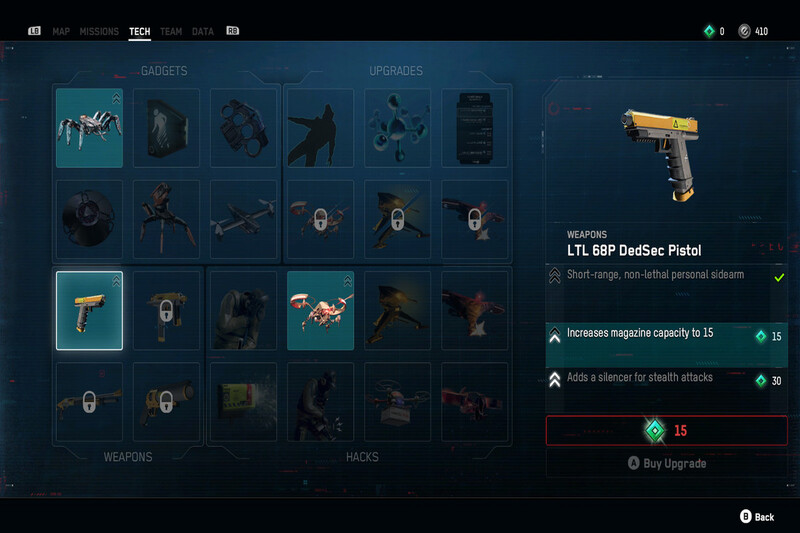Viewport: 800px width, 533px height.
Task: Select the TECH tab
Action: (140, 32)
